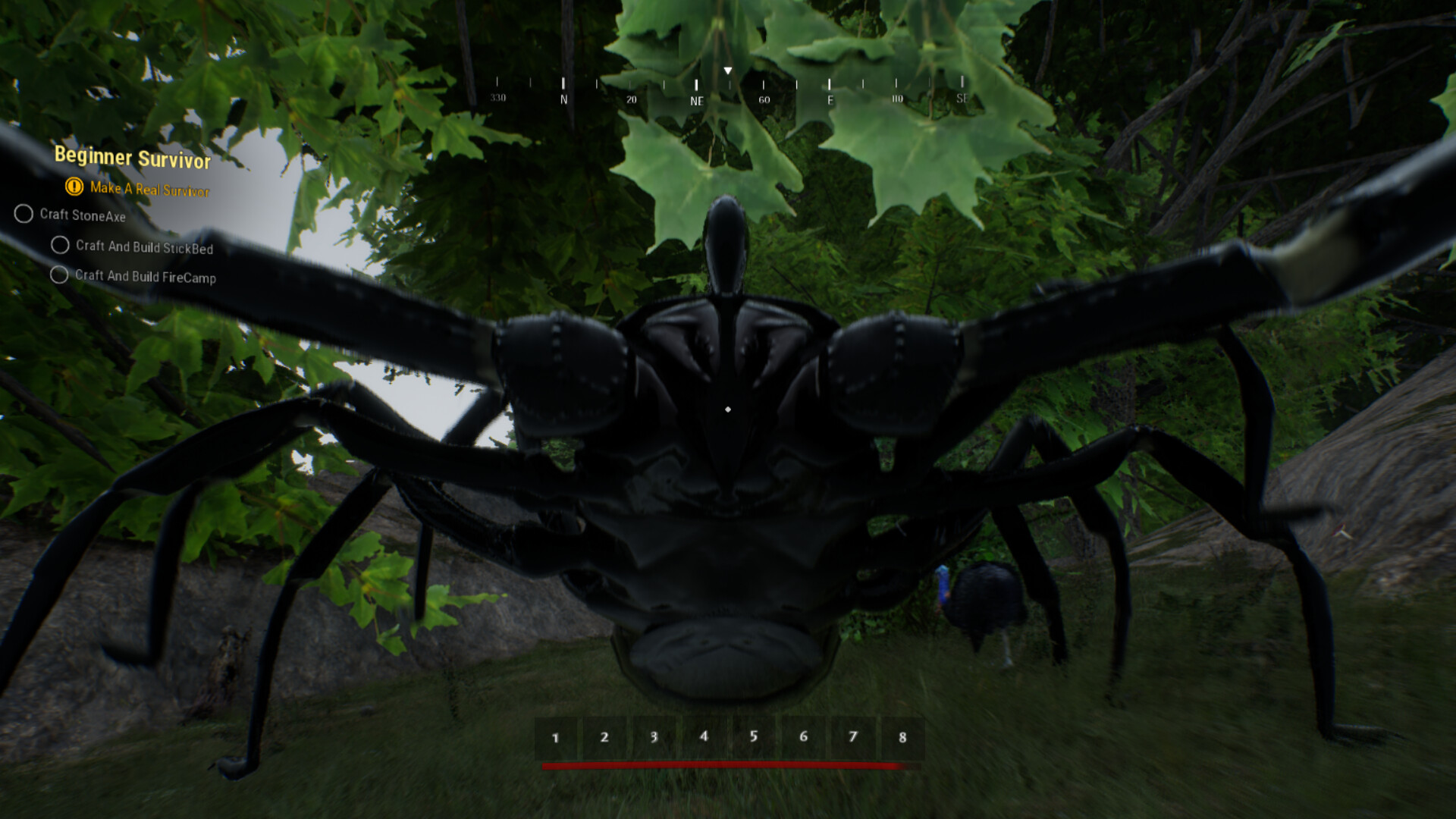Select hotbar slot 8
The width and height of the screenshot is (1456, 819).
902,736
